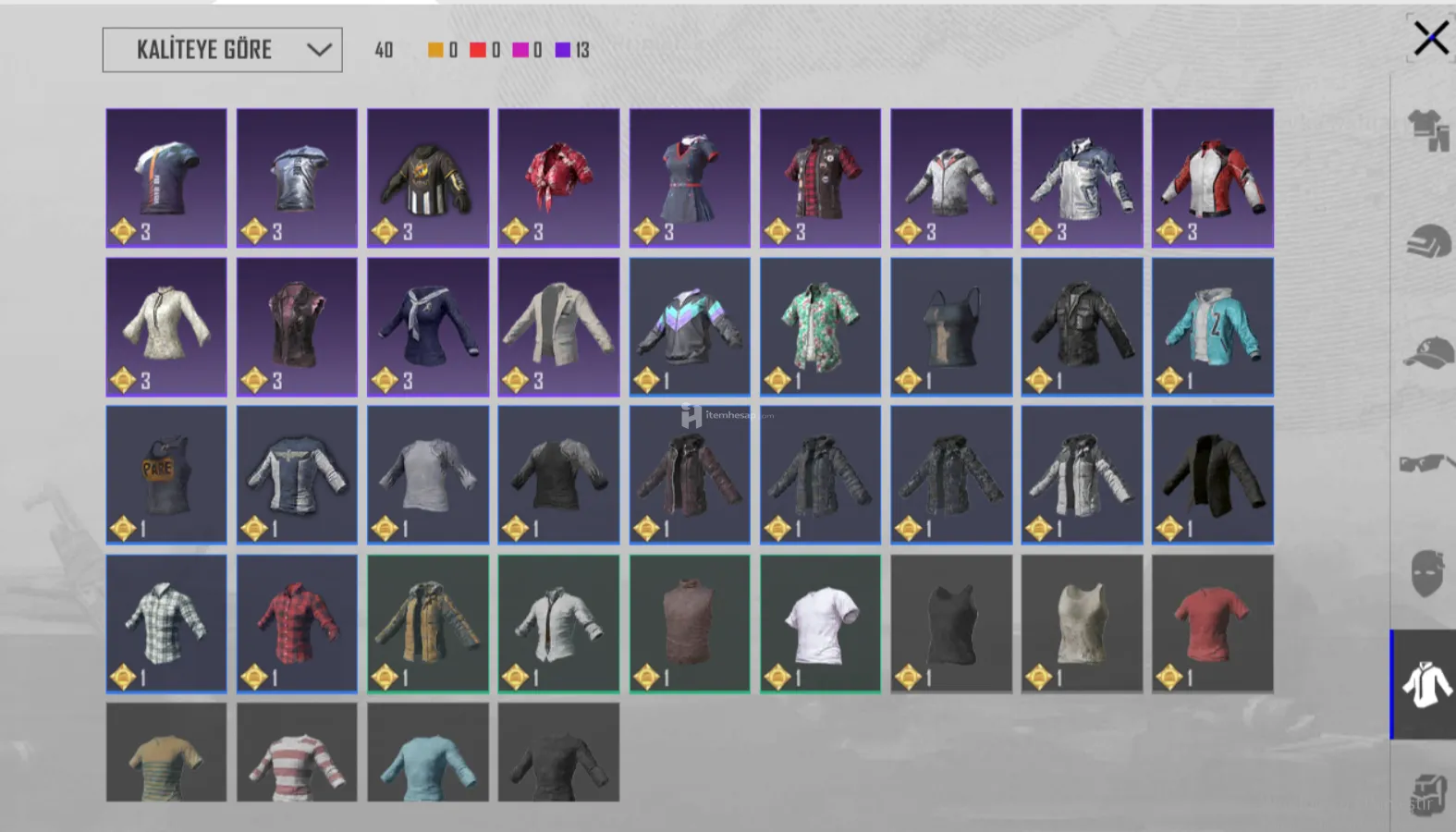Select the plain white t-shirt
This screenshot has height=832, width=1456.
(x=820, y=623)
